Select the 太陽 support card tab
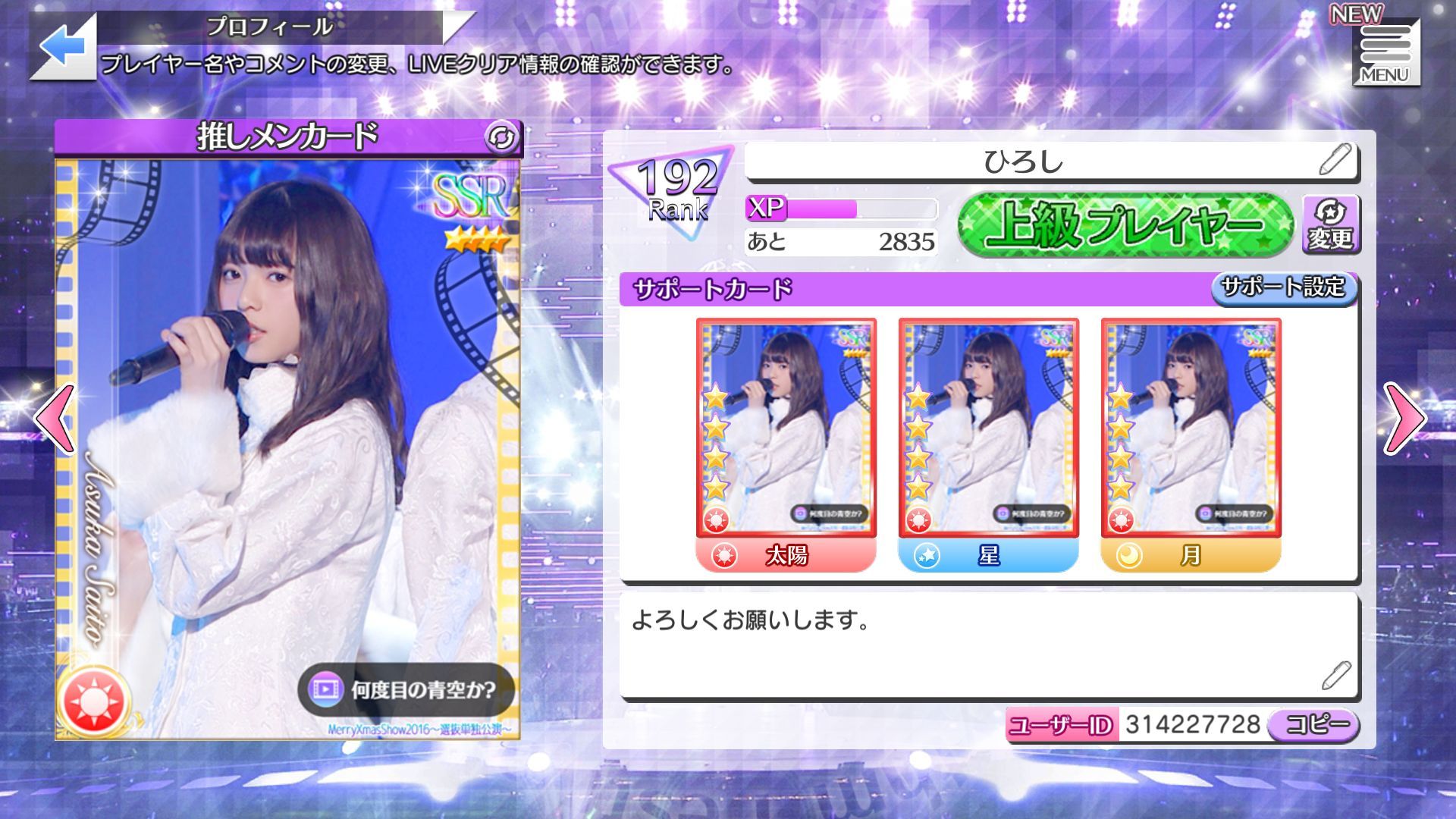Screen dimensions: 1456x819 pyautogui.click(x=786, y=557)
